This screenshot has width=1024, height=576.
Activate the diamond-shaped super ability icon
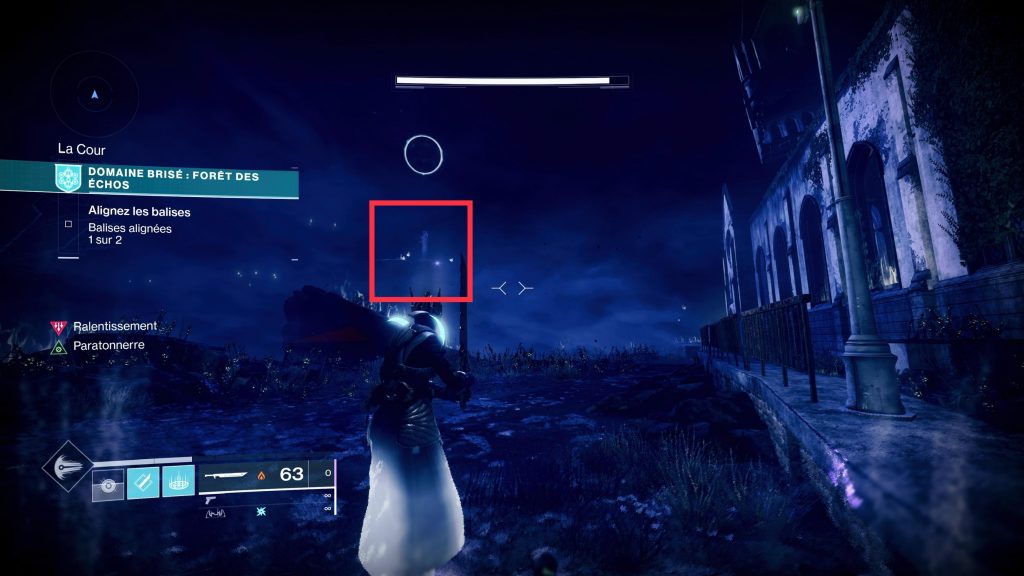click(x=68, y=469)
